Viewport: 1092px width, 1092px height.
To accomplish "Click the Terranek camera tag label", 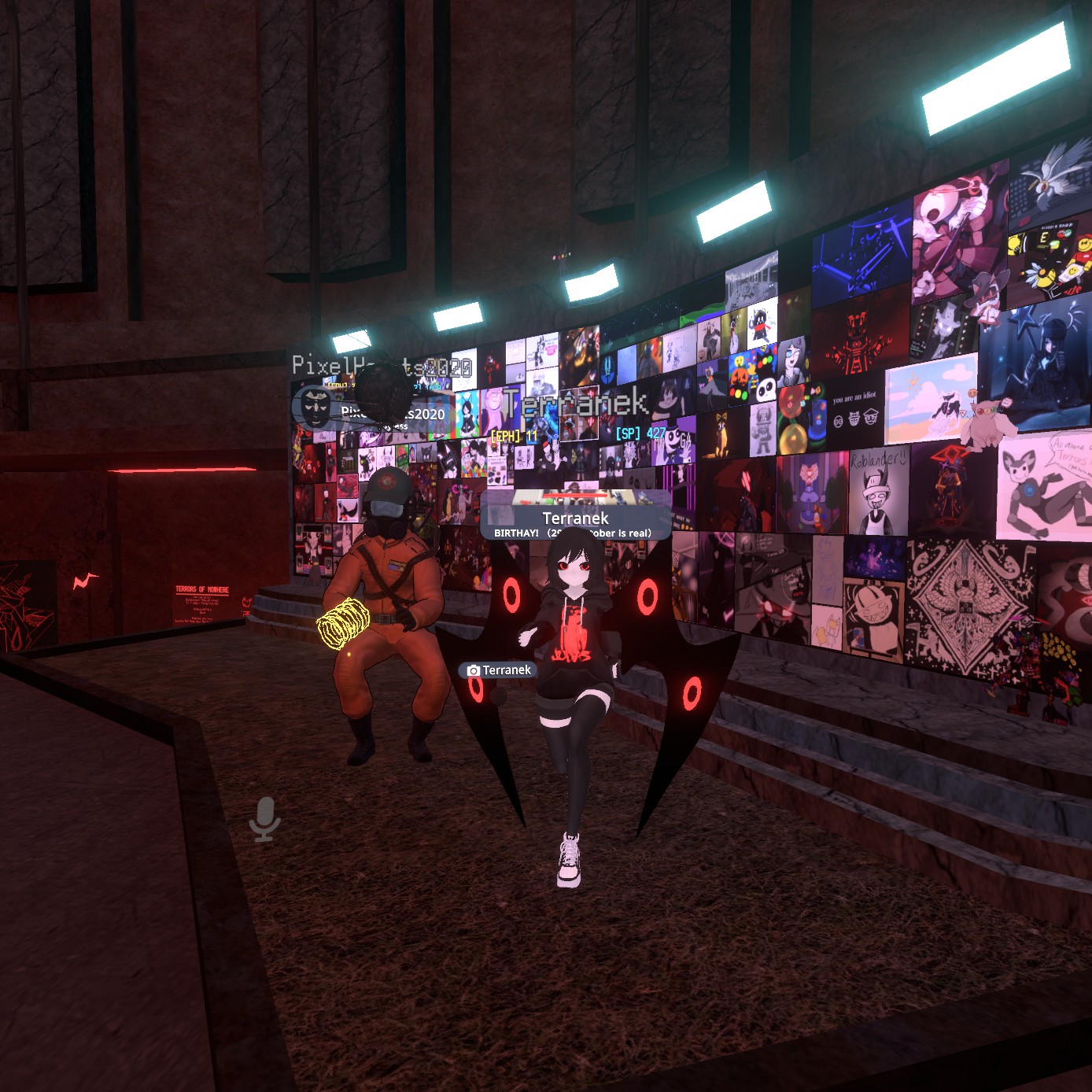I will point(500,670).
